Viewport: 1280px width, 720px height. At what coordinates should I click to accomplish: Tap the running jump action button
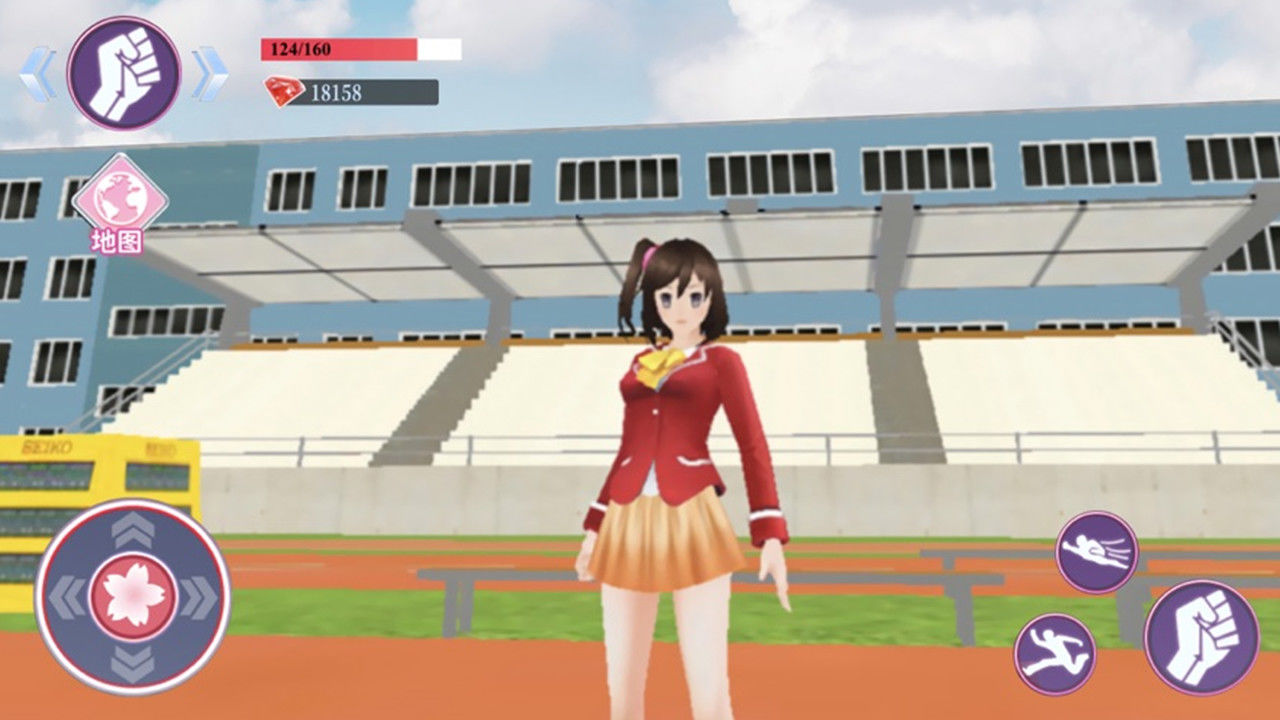(1055, 654)
